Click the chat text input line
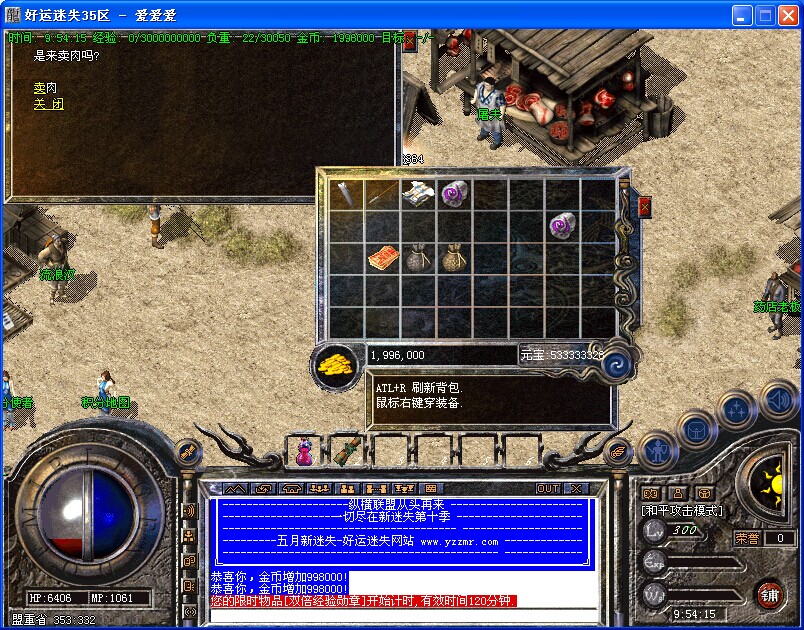This screenshot has height=630, width=804. pyautogui.click(x=400, y=615)
